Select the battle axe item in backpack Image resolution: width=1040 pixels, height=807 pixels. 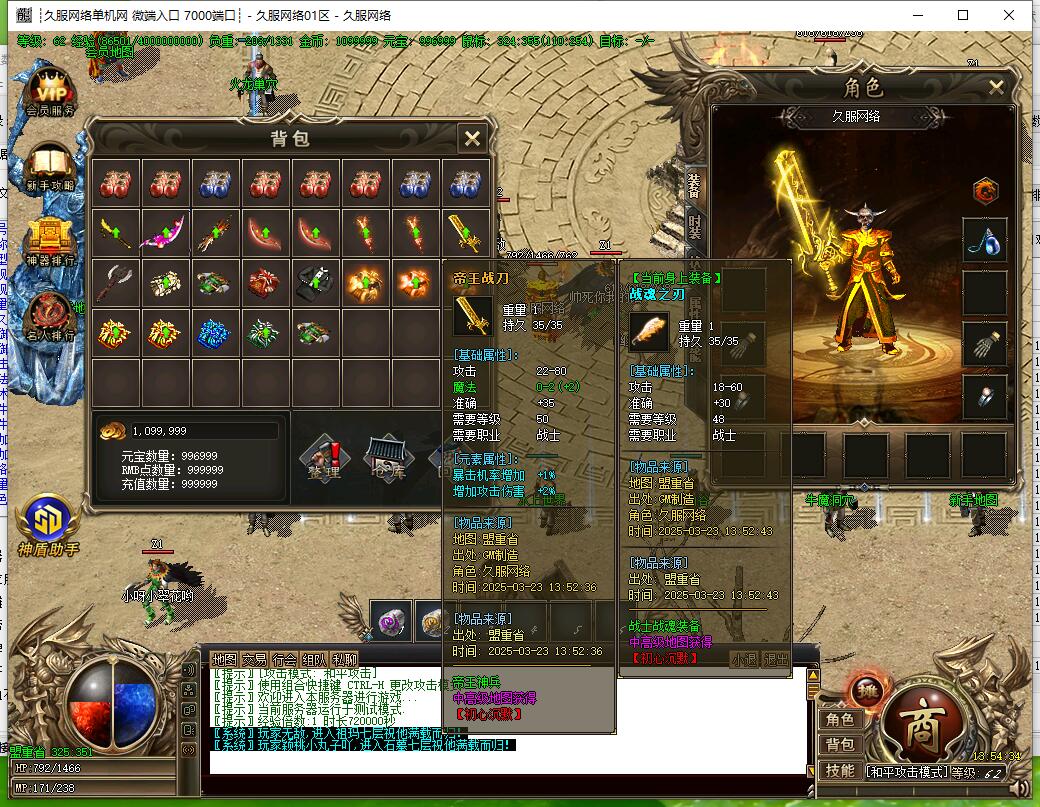click(x=116, y=283)
